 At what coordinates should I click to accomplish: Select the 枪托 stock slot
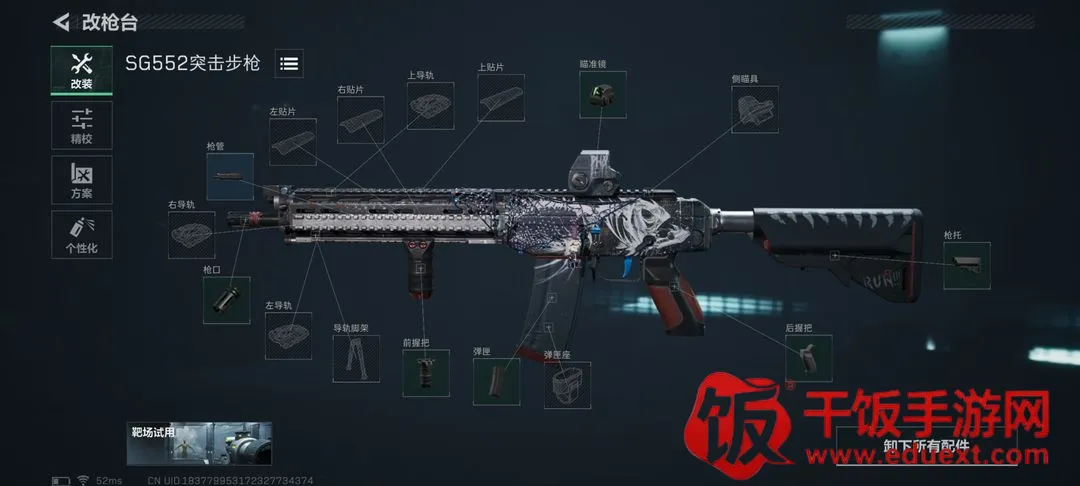point(966,266)
